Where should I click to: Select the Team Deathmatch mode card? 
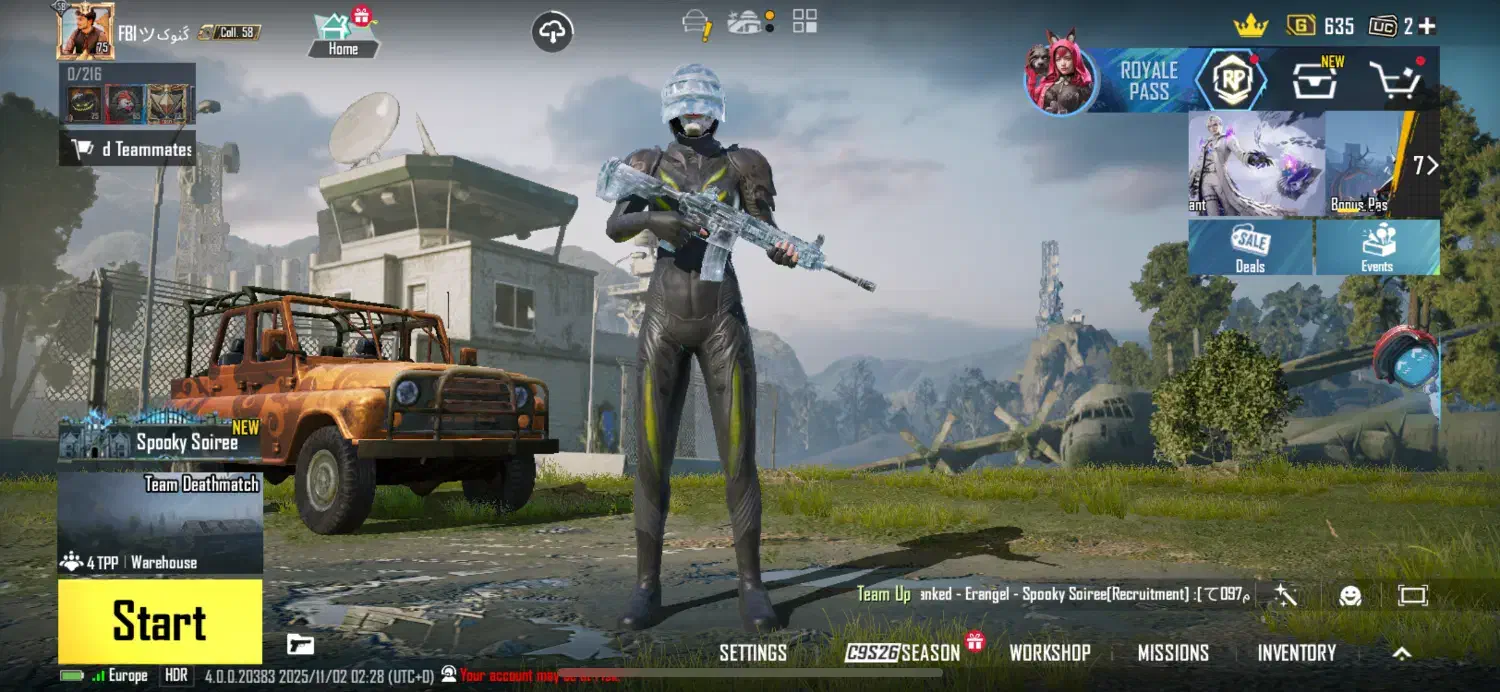tap(160, 522)
